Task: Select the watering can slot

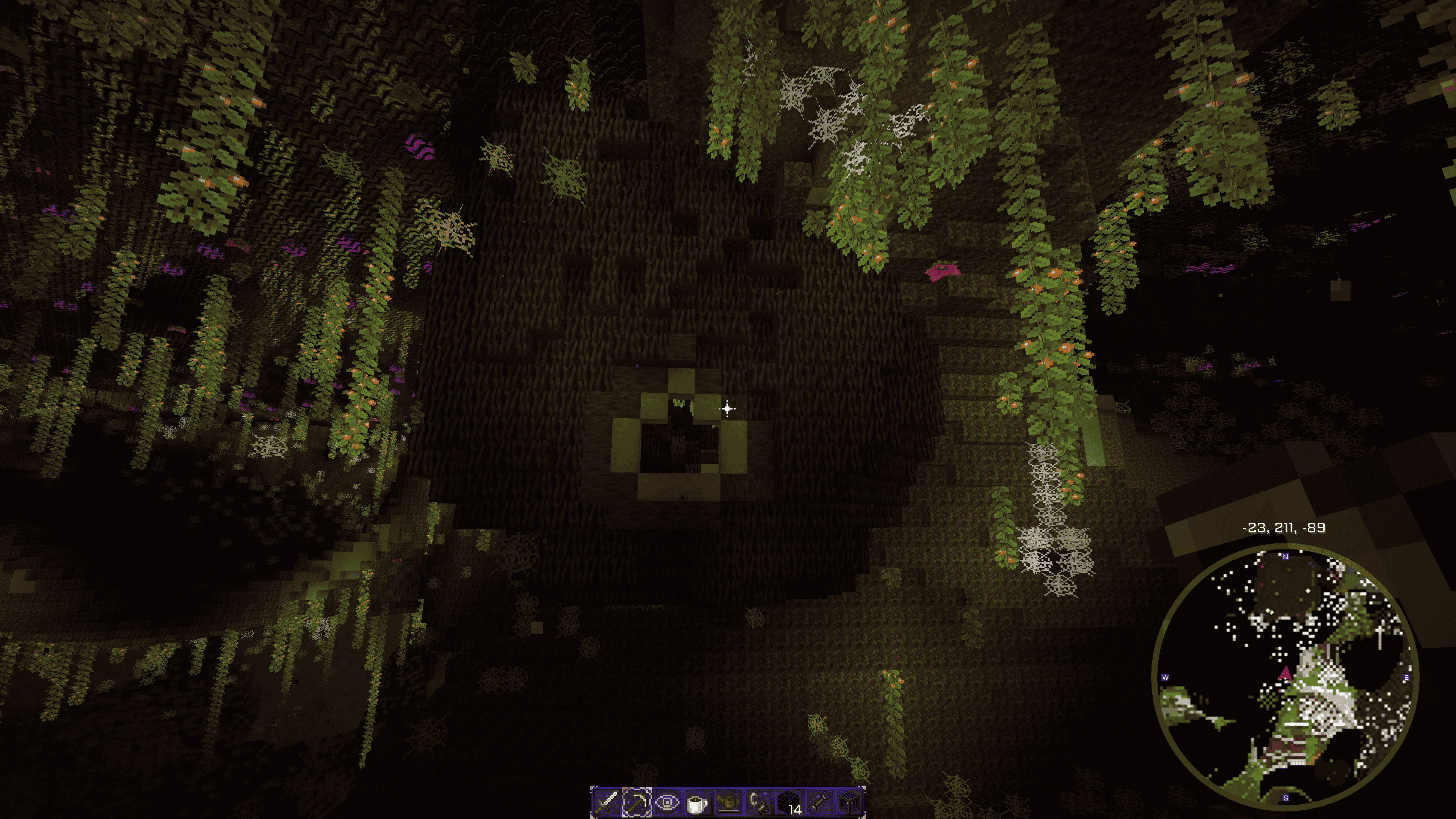Action: click(x=728, y=802)
